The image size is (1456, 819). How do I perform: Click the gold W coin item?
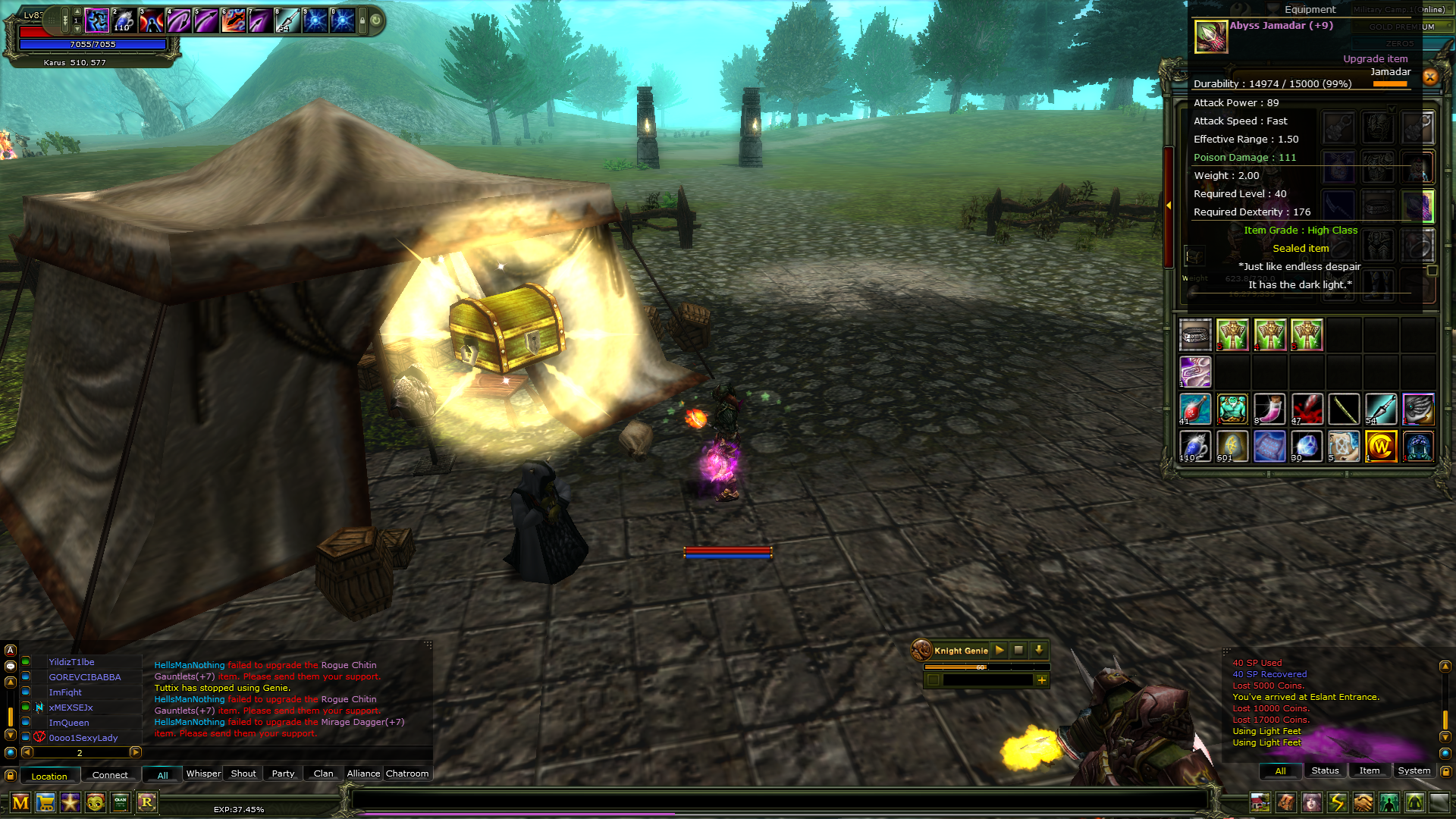tap(1381, 447)
